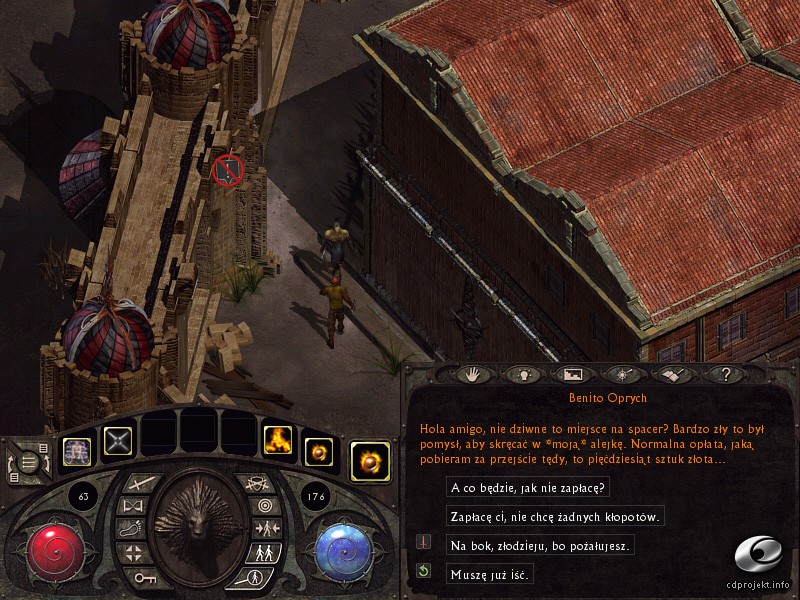Pick the threat "Na bok, złodzieju, bo pożałujesz."
The height and width of the screenshot is (600, 800).
[541, 545]
